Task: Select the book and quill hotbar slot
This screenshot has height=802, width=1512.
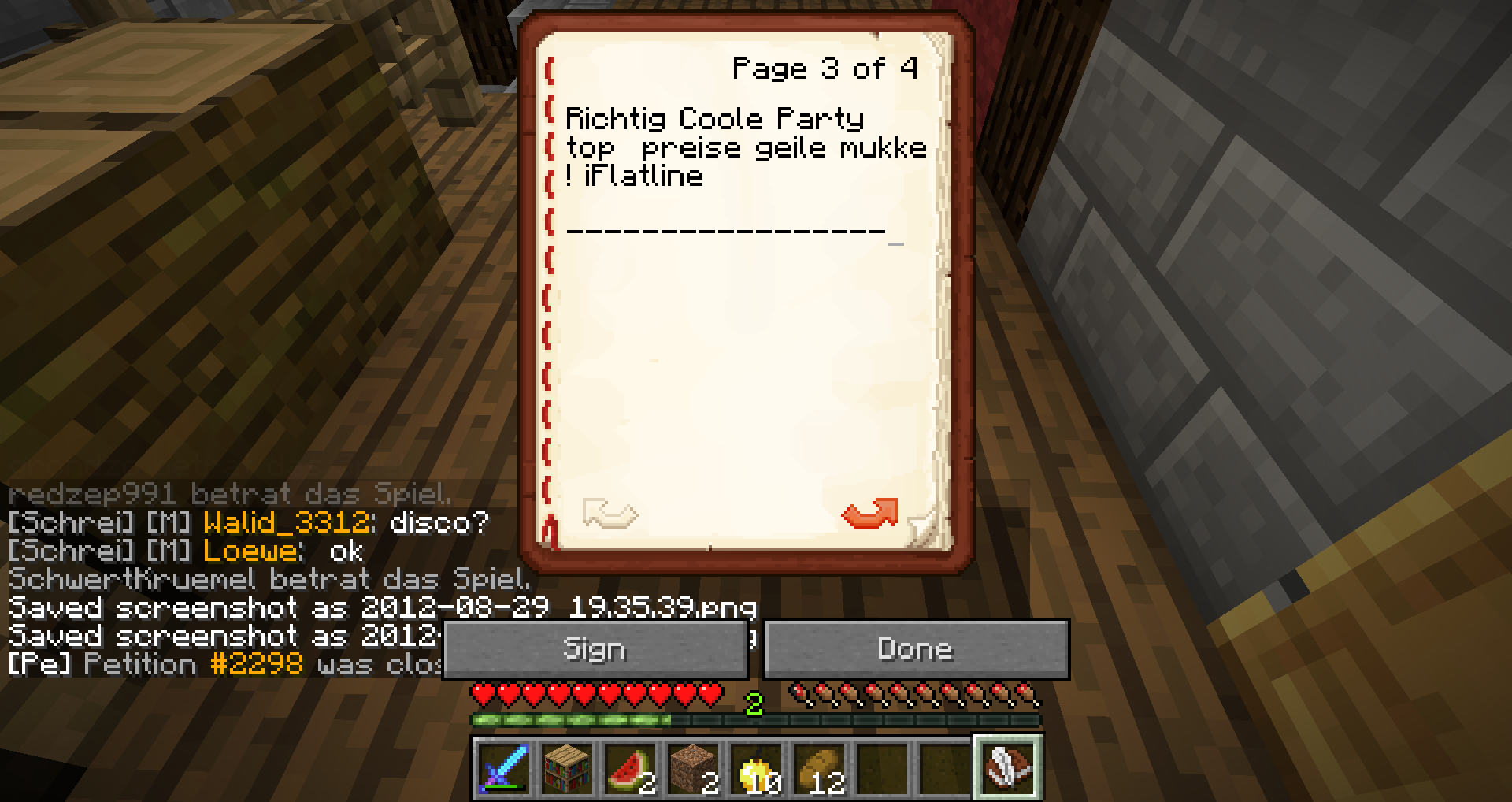Action: pos(1008,767)
